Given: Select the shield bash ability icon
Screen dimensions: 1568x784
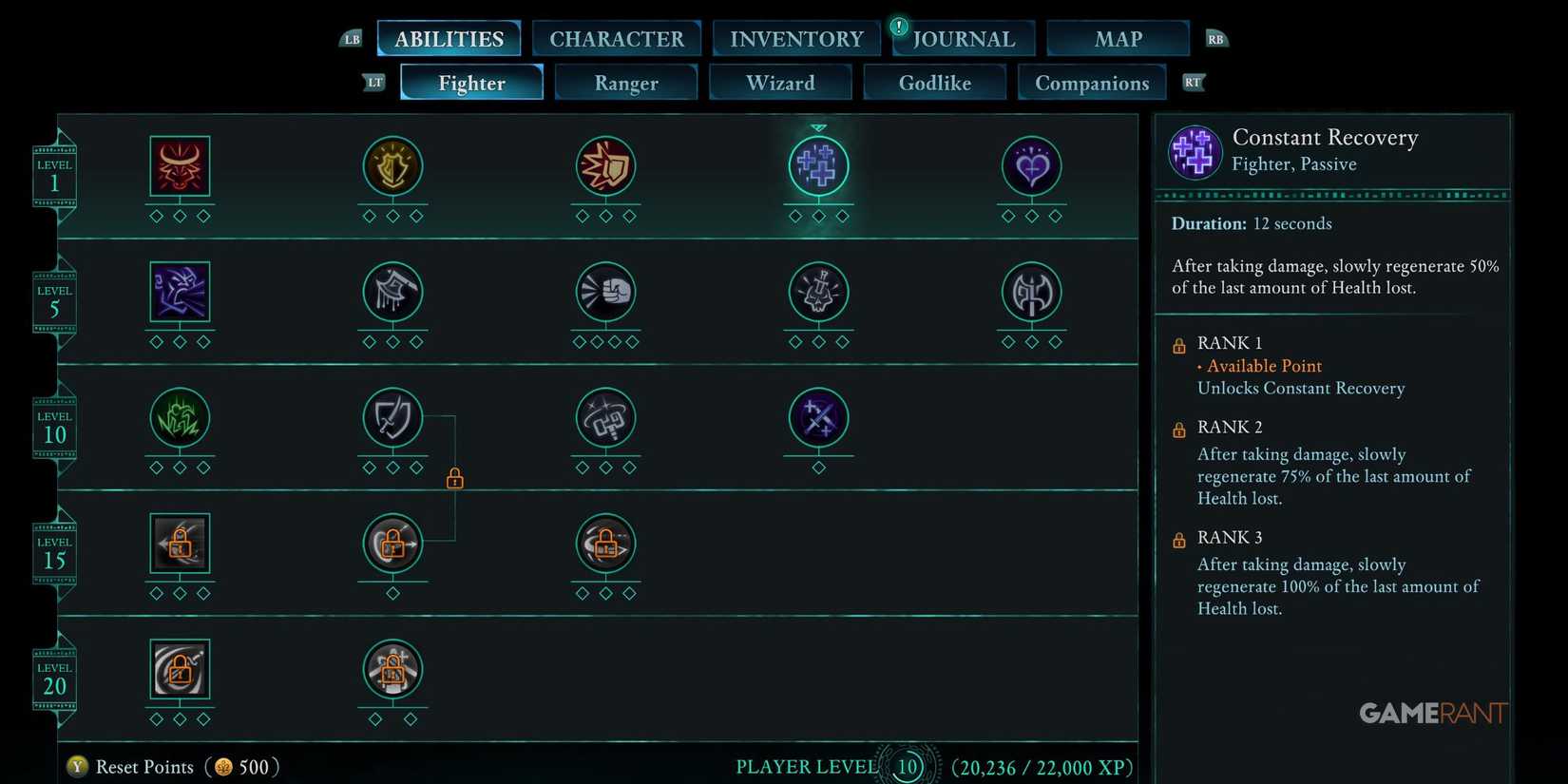Looking at the screenshot, I should [605, 165].
